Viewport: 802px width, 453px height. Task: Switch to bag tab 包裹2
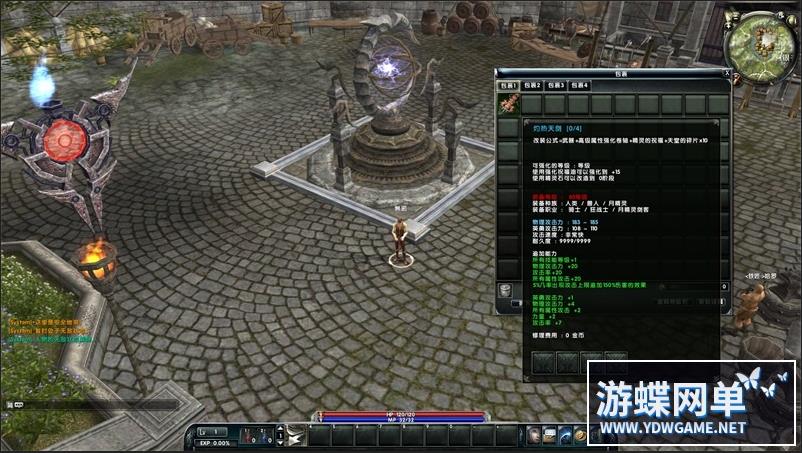pos(532,86)
